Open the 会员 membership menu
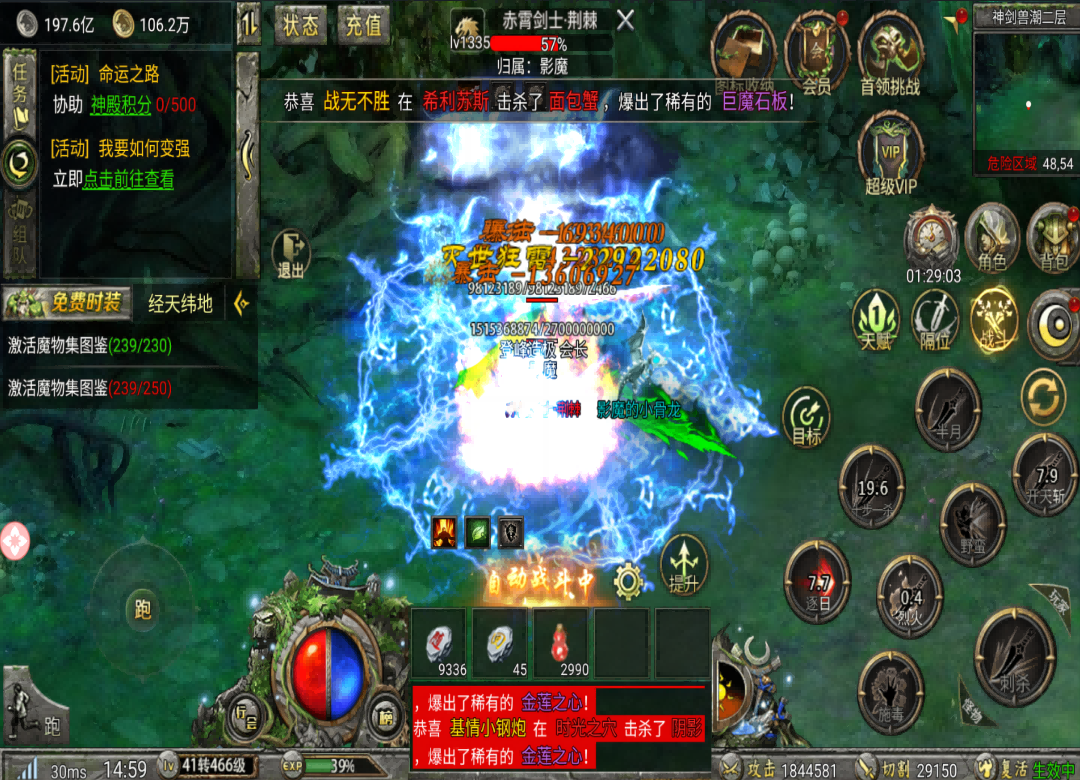 click(817, 52)
